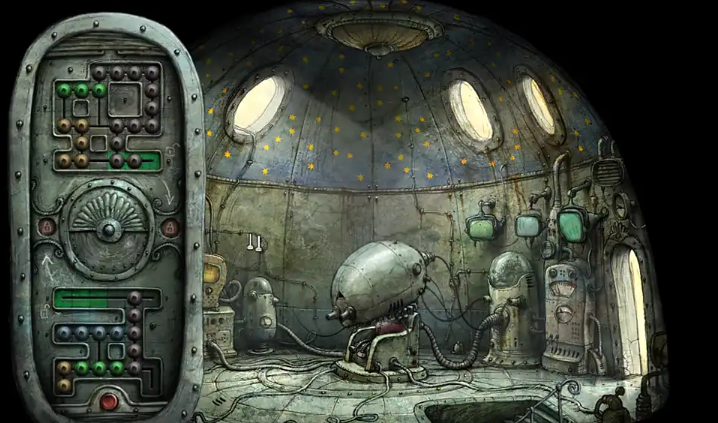Select the red padlock left of the dial
The width and height of the screenshot is (718, 423).
point(46,228)
